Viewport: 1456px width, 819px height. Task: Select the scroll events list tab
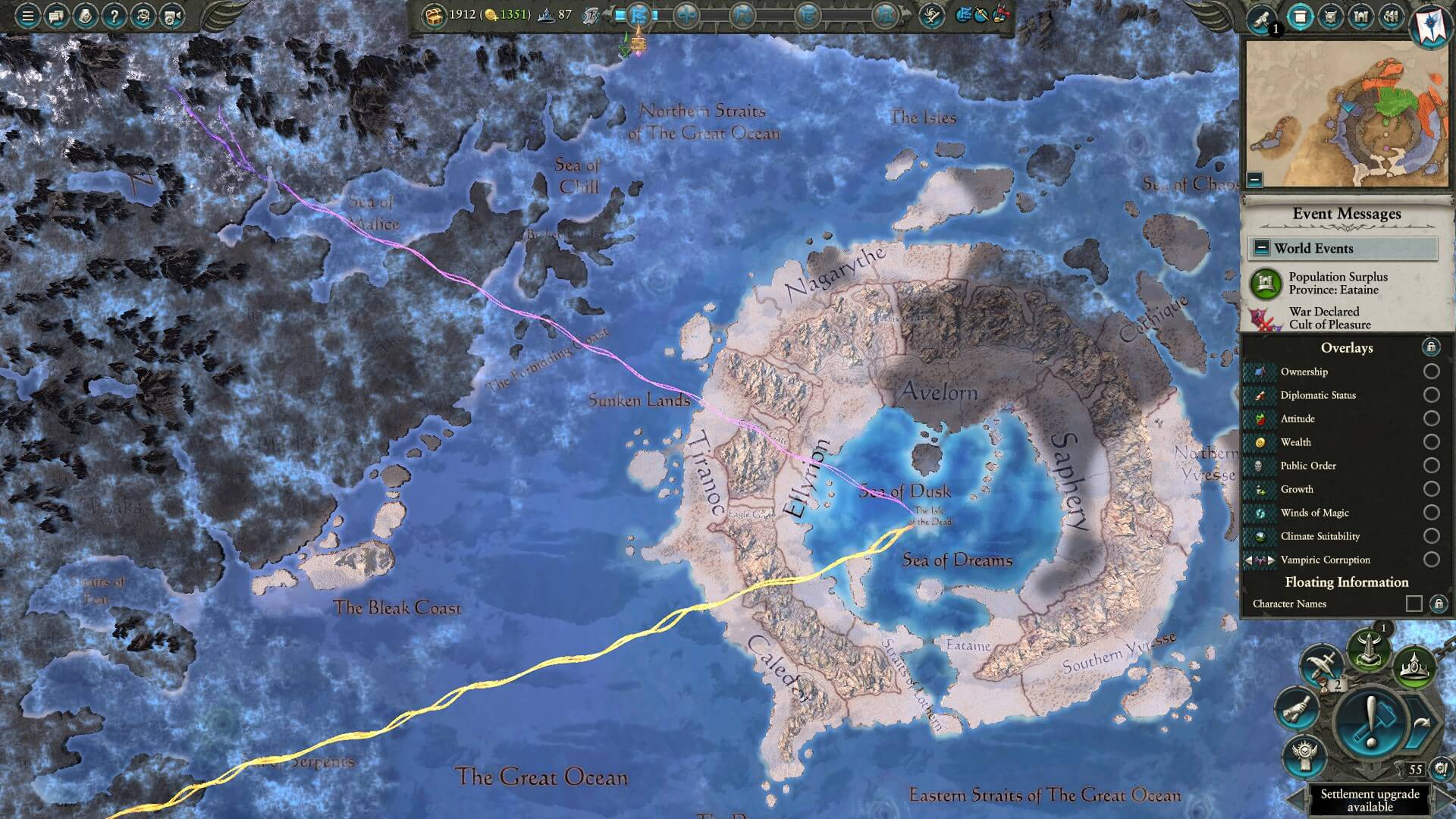[x=1300, y=17]
